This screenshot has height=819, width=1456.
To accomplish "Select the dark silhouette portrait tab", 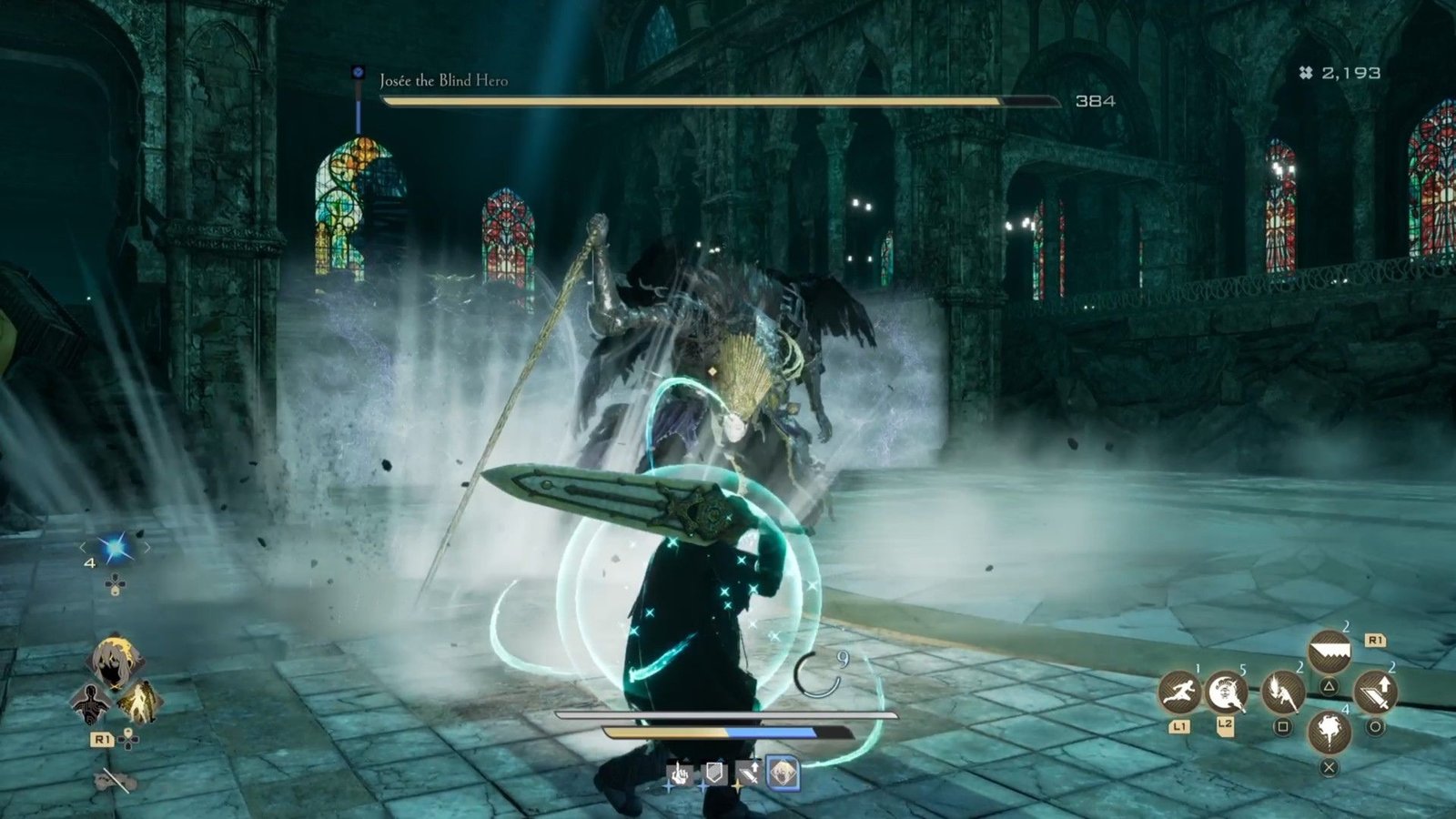I will 90,703.
